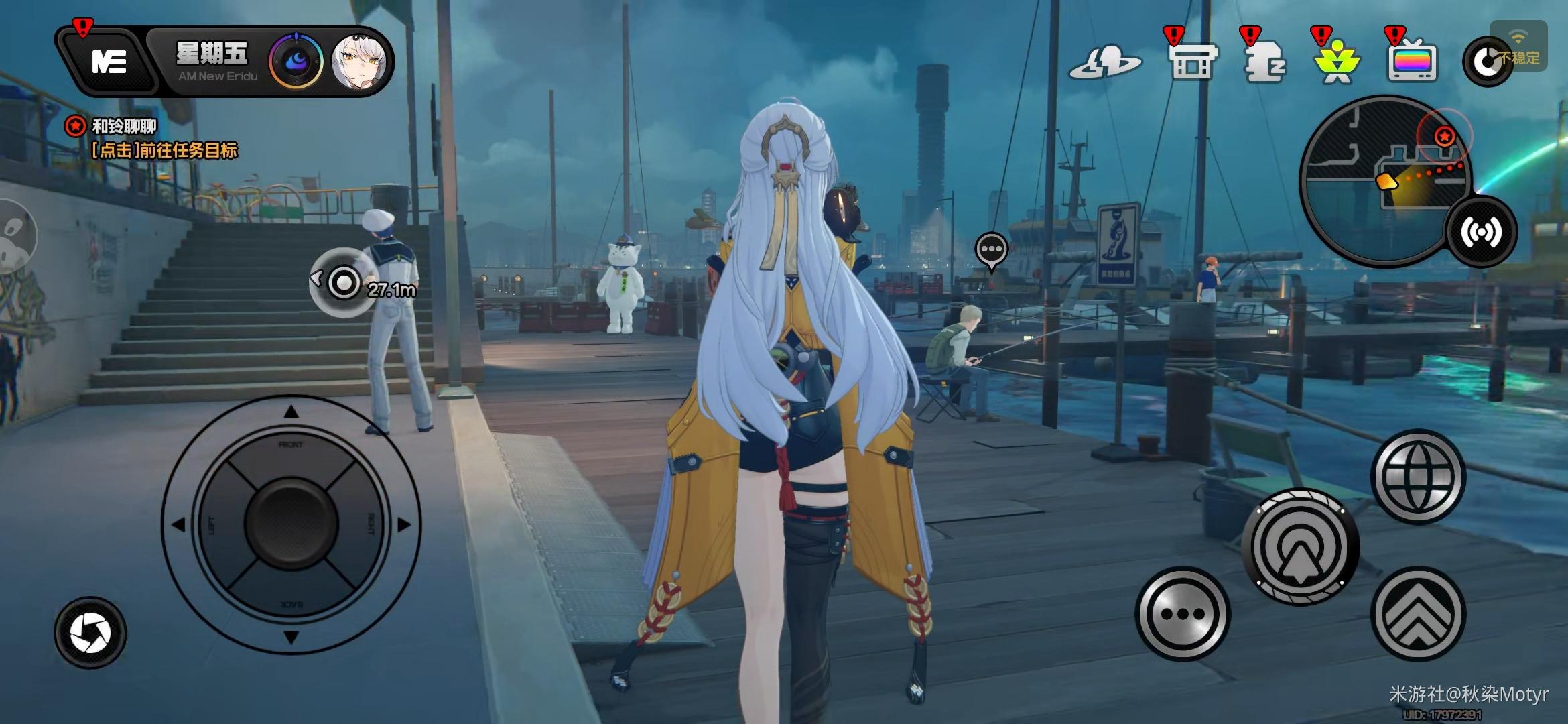Open the circular minimap
The height and width of the screenshot is (724, 1568).
(x=1380, y=178)
